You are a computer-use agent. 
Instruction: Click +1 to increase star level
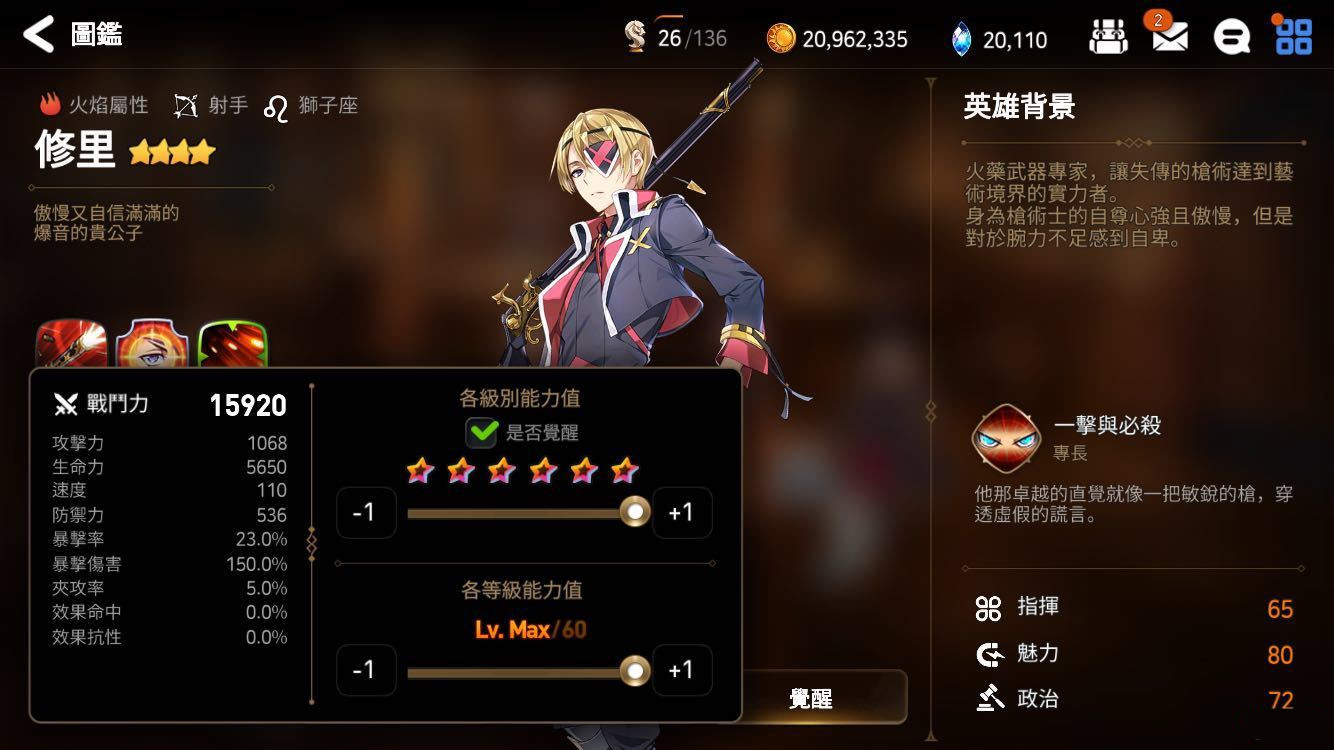pyautogui.click(x=682, y=511)
